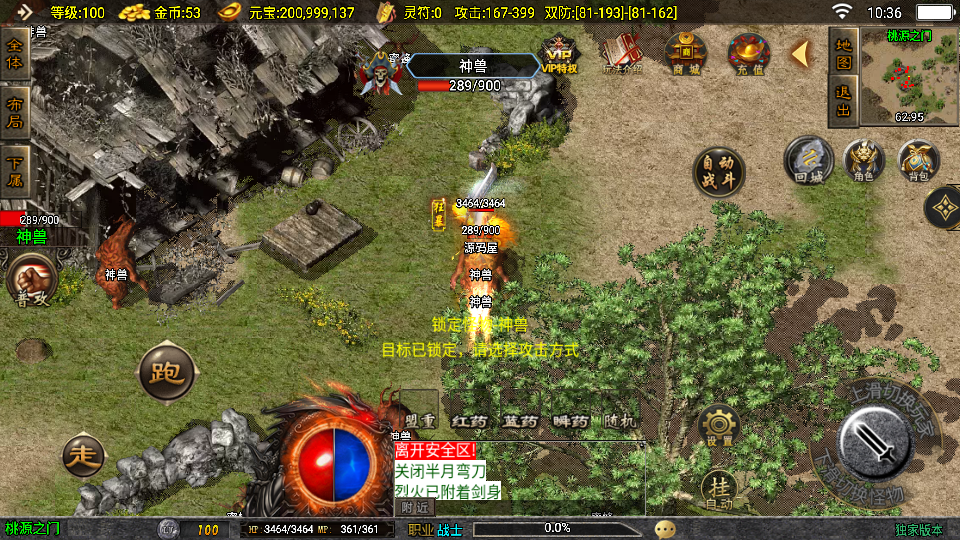Open the 地图 map button
Screen dimensions: 960x540
coord(844,55)
